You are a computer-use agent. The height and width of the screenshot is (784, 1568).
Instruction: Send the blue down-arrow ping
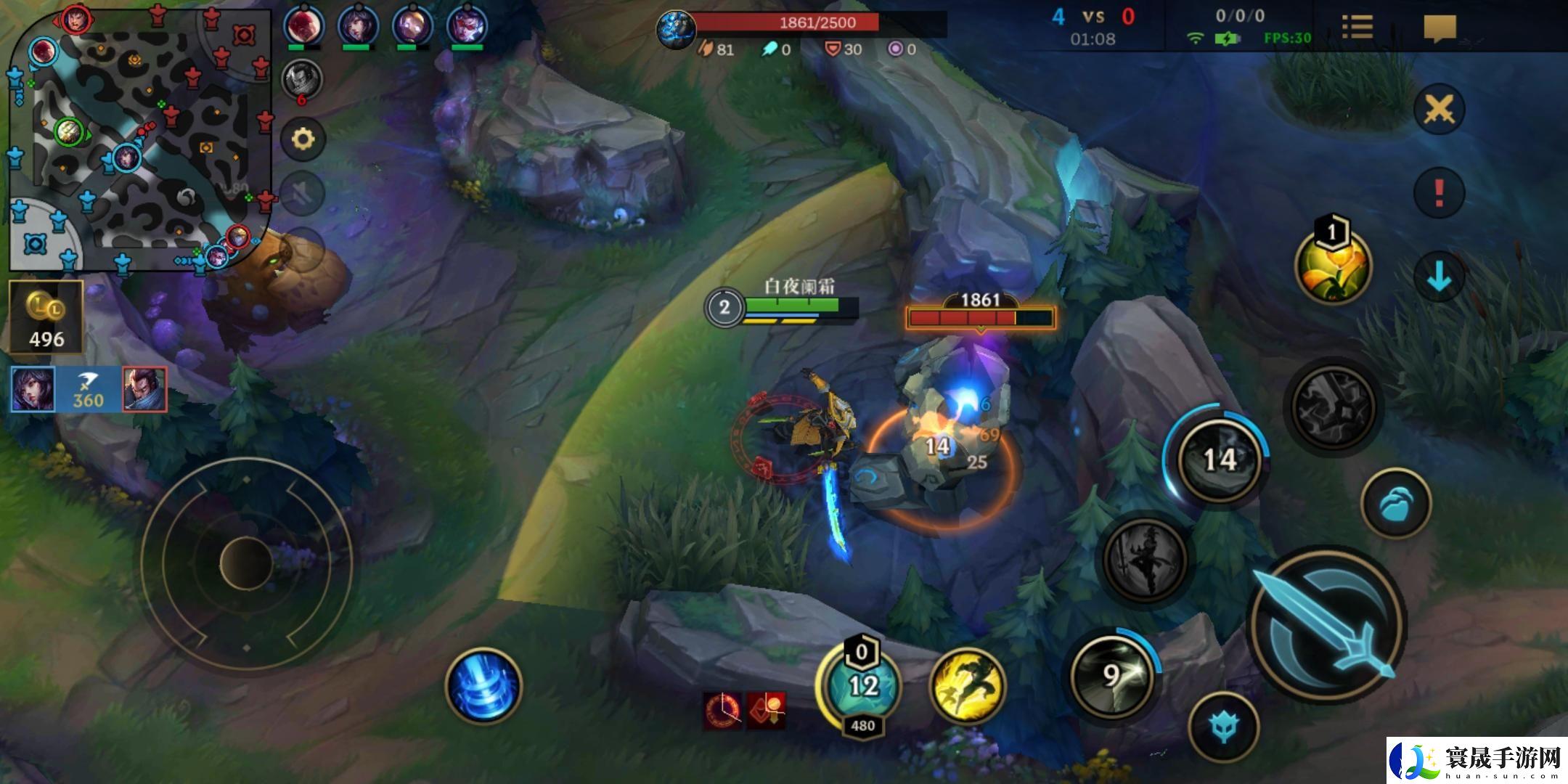tap(1439, 277)
